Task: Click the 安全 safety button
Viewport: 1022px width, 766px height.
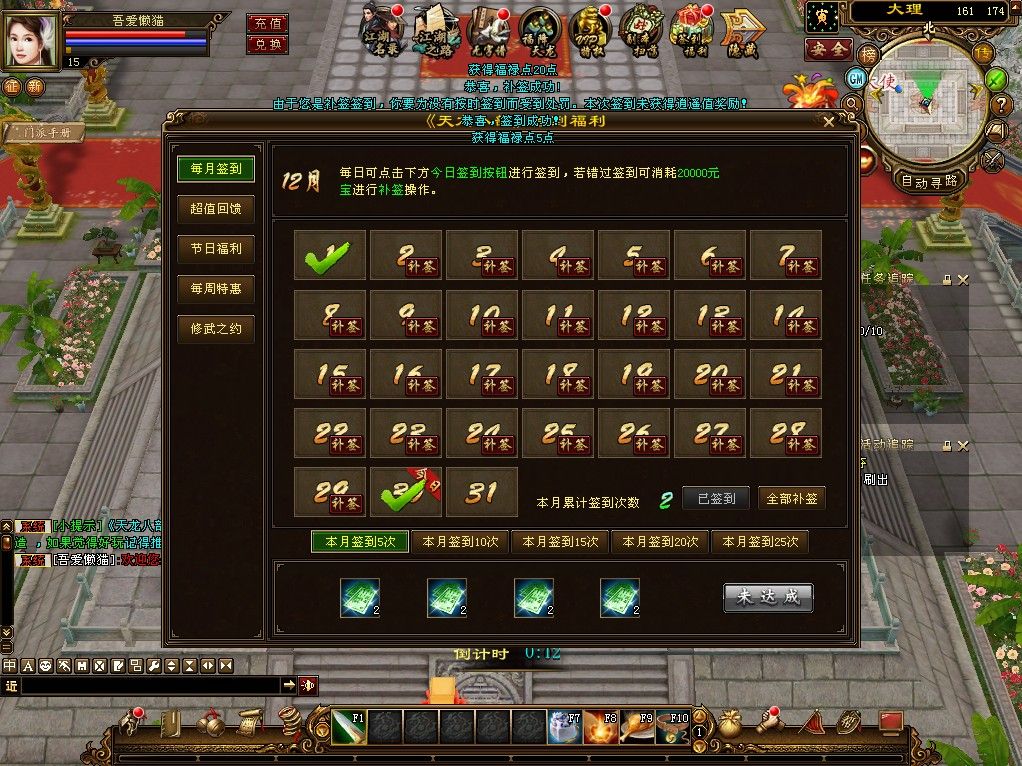Action: pyautogui.click(x=827, y=48)
